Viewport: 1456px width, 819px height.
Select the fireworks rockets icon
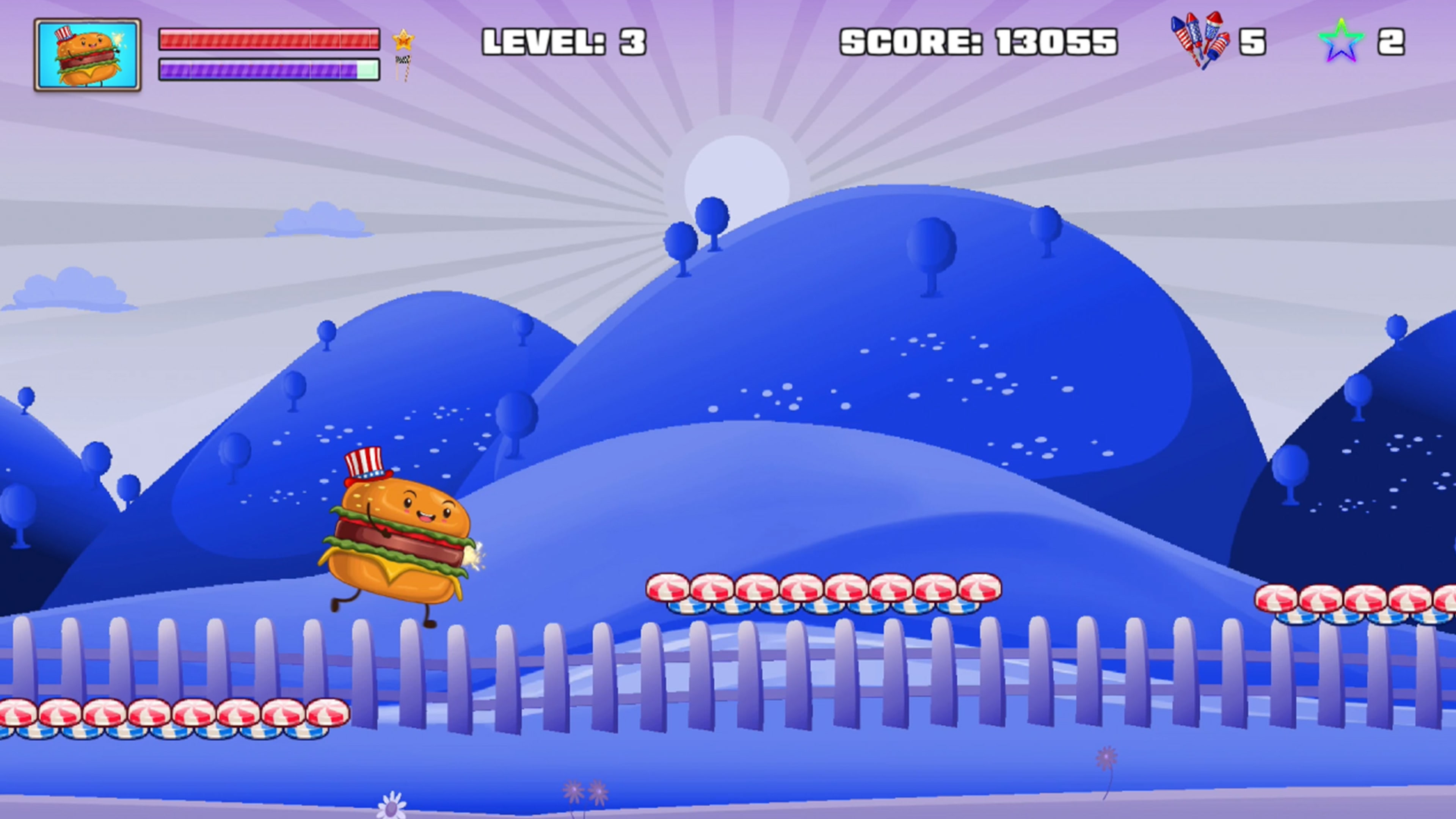[1200, 41]
